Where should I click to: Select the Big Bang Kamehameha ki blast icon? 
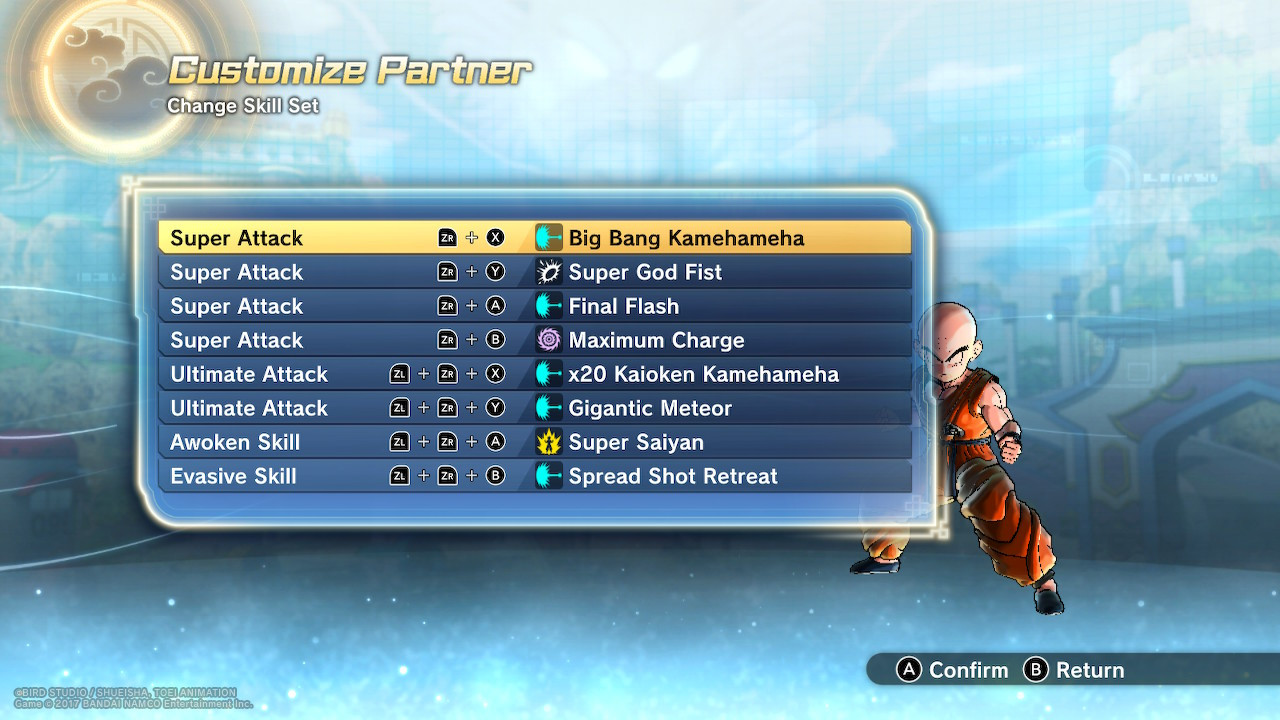point(548,237)
